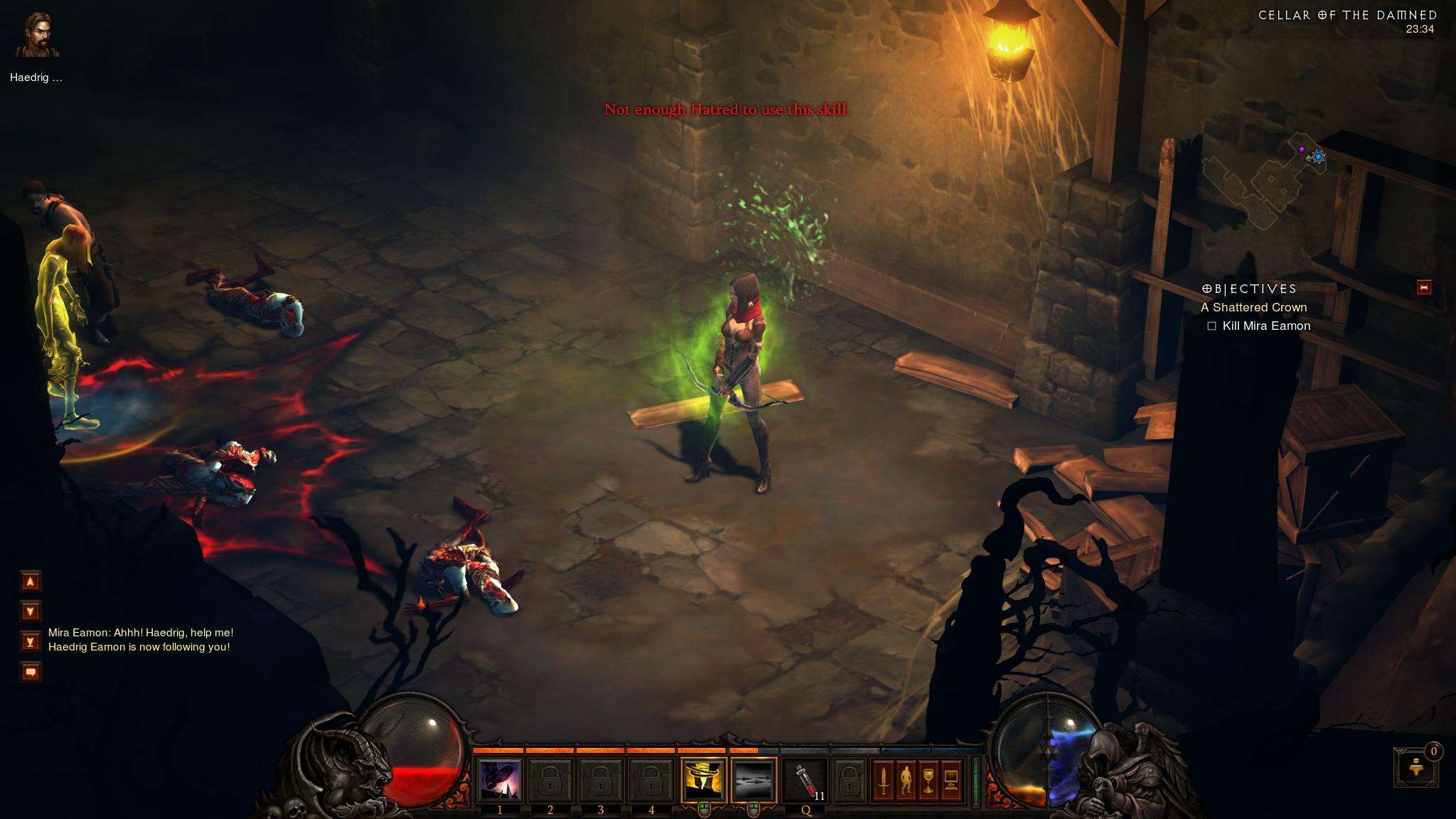
Task: Open the chat speech bubble button
Action: (31, 672)
